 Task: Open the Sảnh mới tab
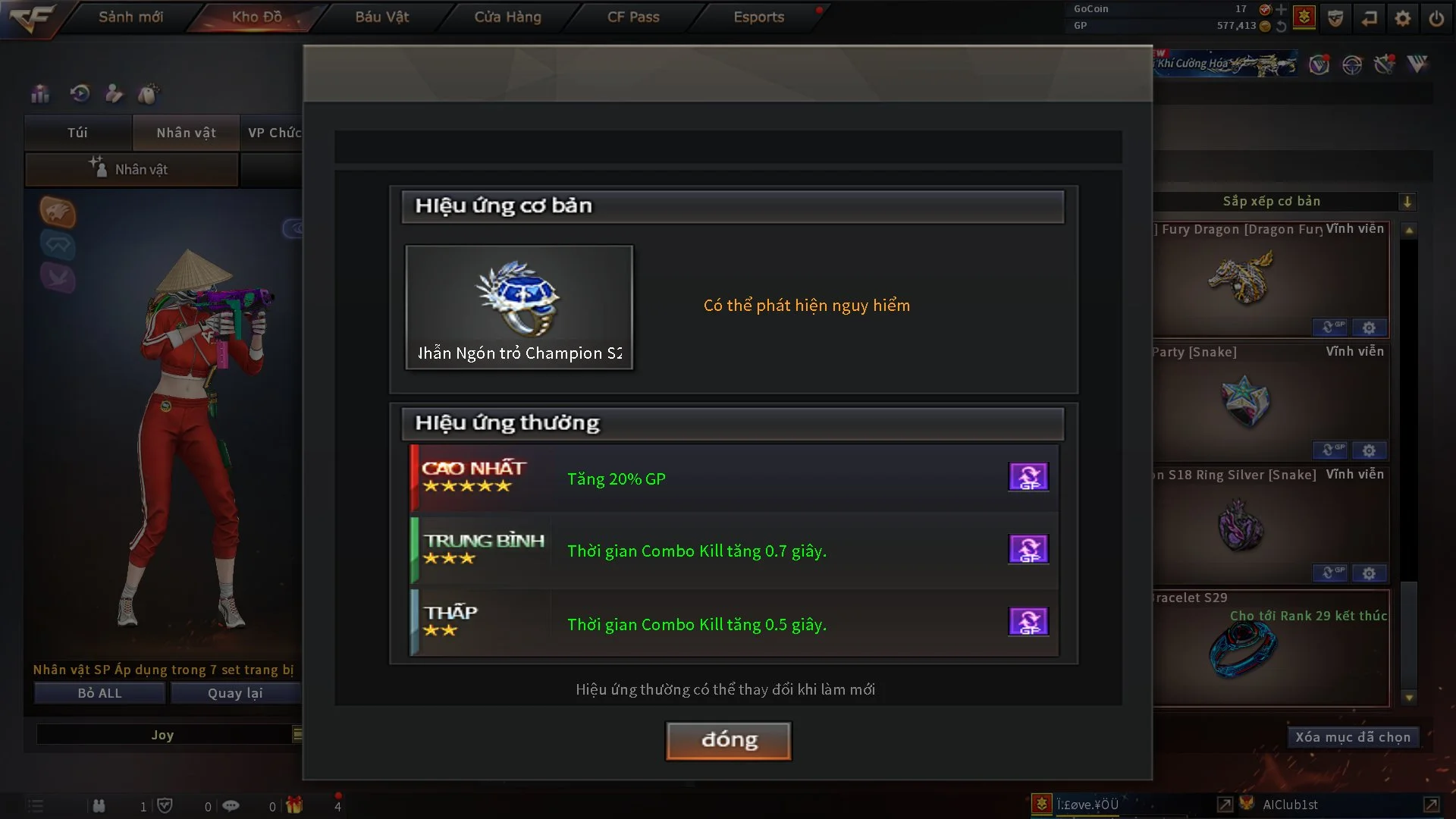pyautogui.click(x=130, y=17)
